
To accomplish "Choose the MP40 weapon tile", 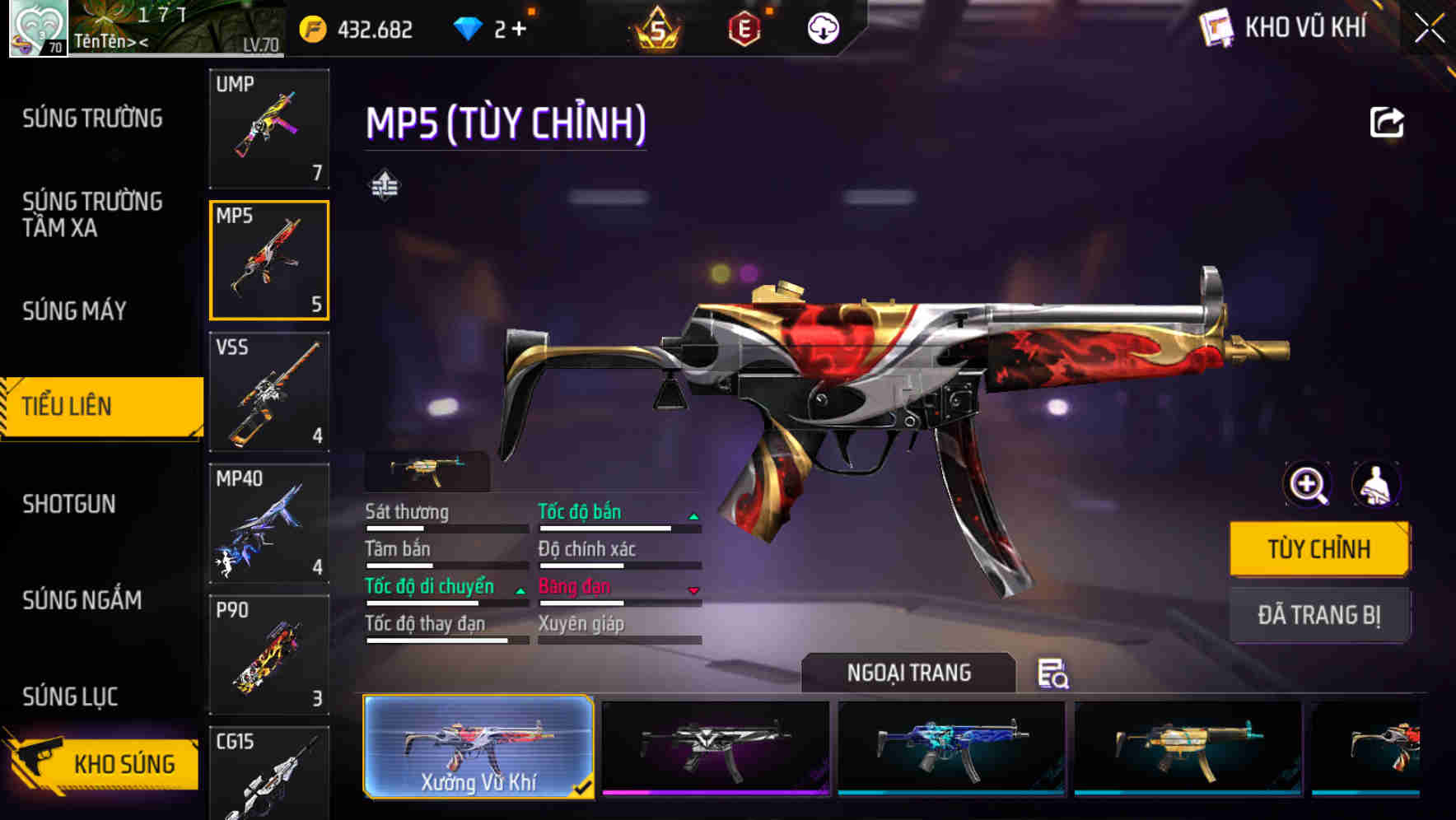I will click(x=269, y=524).
